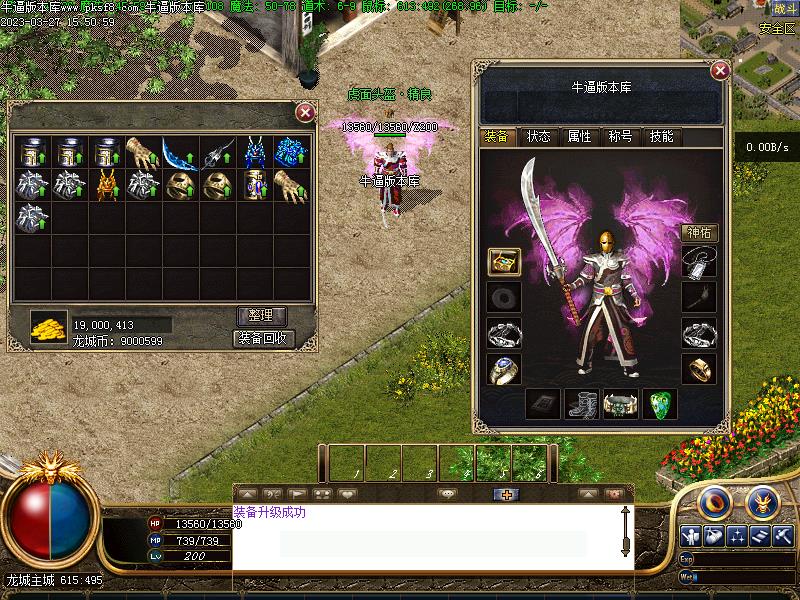Close the inventory bag window
This screenshot has height=600, width=800.
click(x=305, y=113)
